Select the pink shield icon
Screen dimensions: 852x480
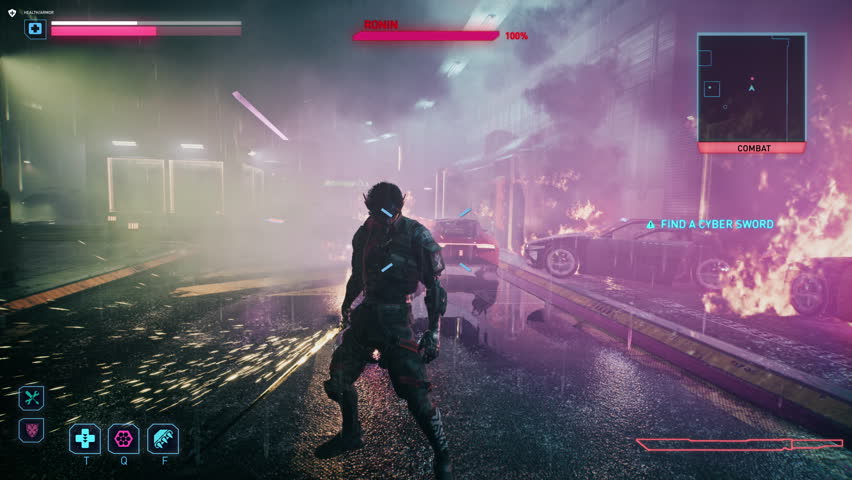point(32,430)
